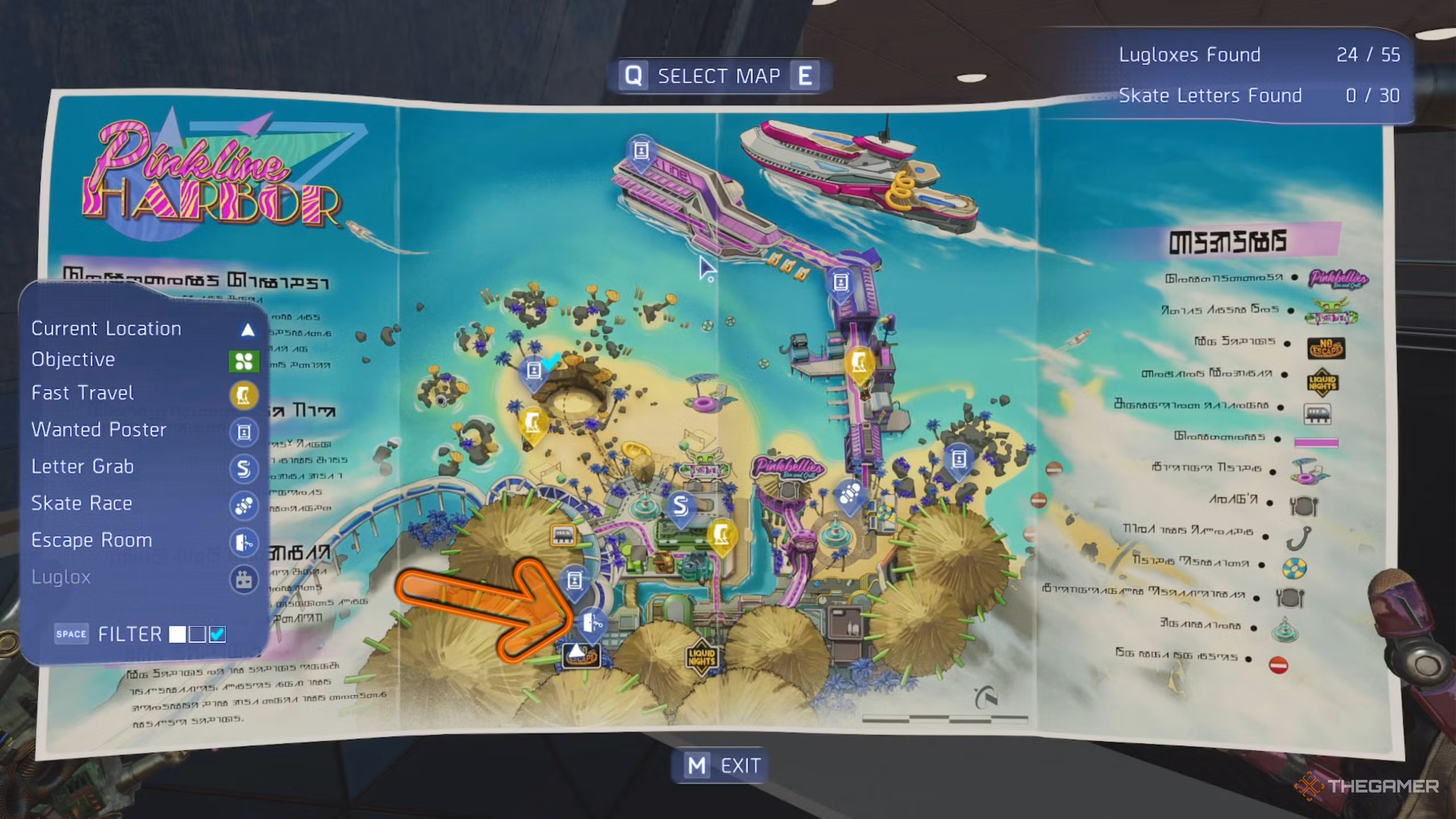Select the Liquid Nights map icon

pos(701,657)
